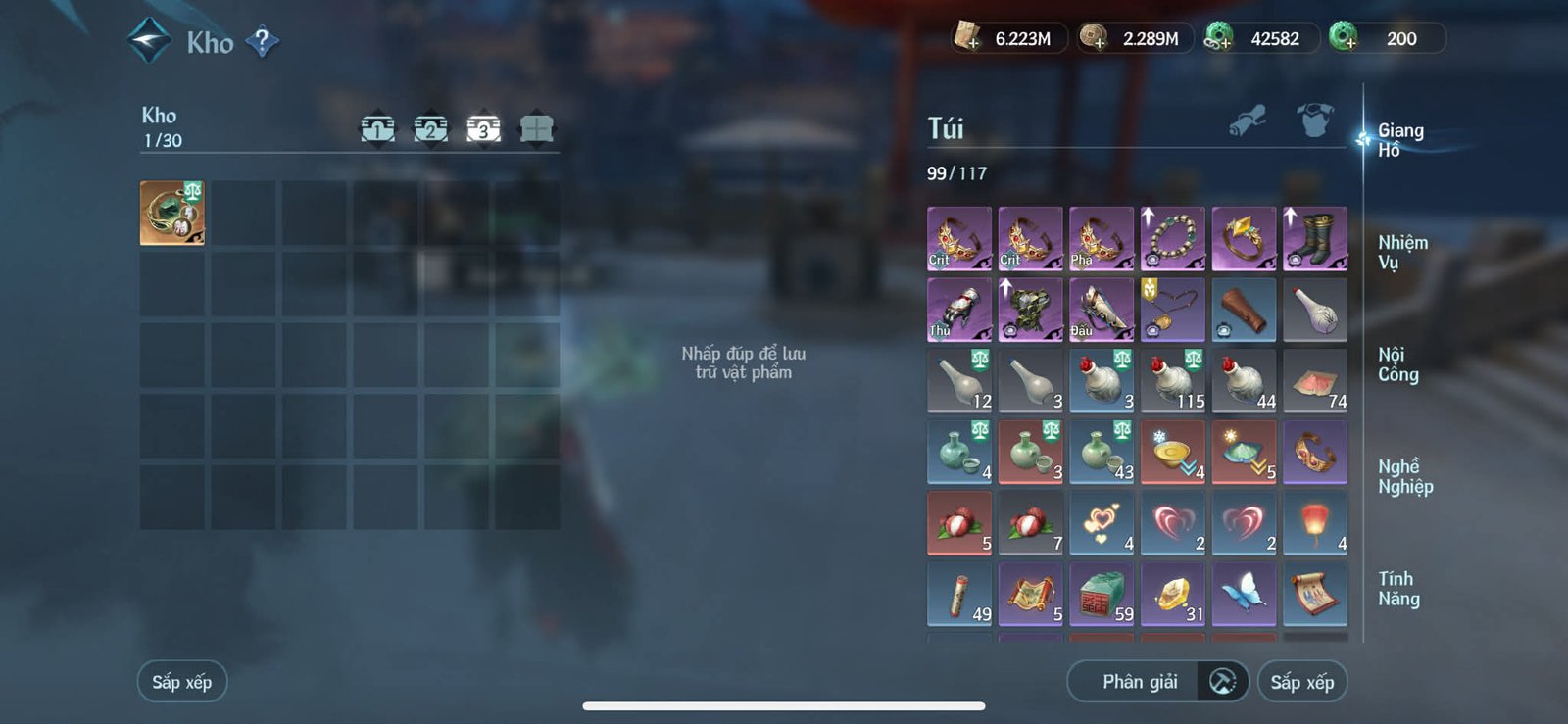
Task: Switch to warehouse tab 1
Action: (x=377, y=126)
